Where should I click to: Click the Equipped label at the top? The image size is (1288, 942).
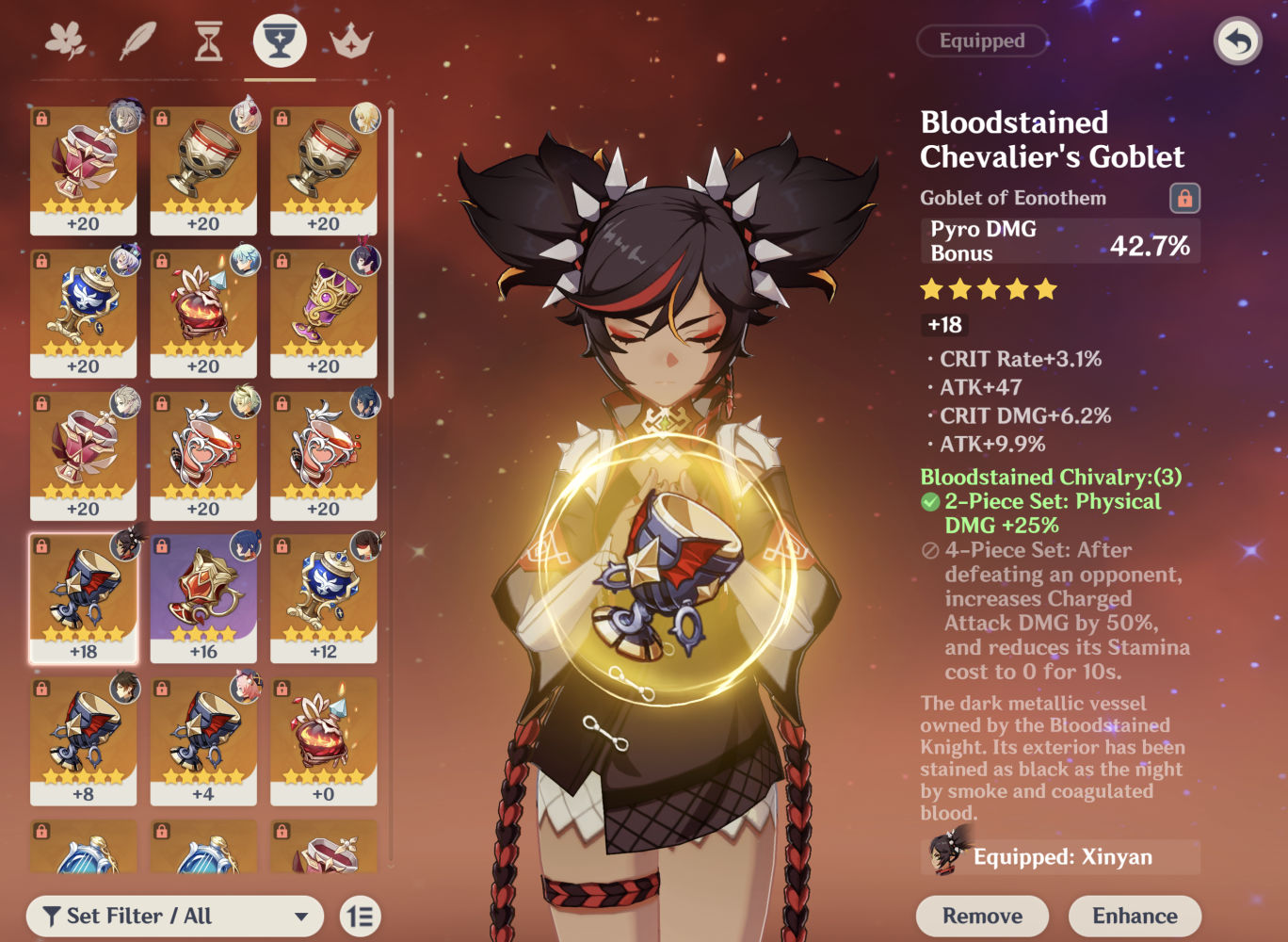pos(982,41)
